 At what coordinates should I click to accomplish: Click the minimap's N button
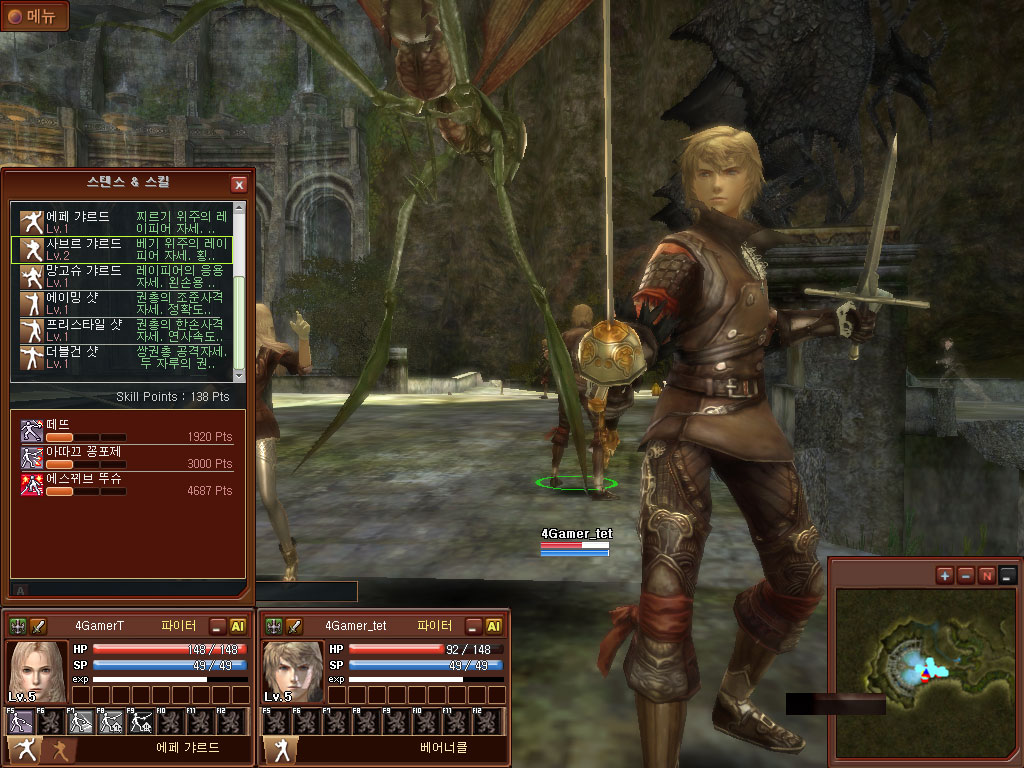[x=987, y=575]
